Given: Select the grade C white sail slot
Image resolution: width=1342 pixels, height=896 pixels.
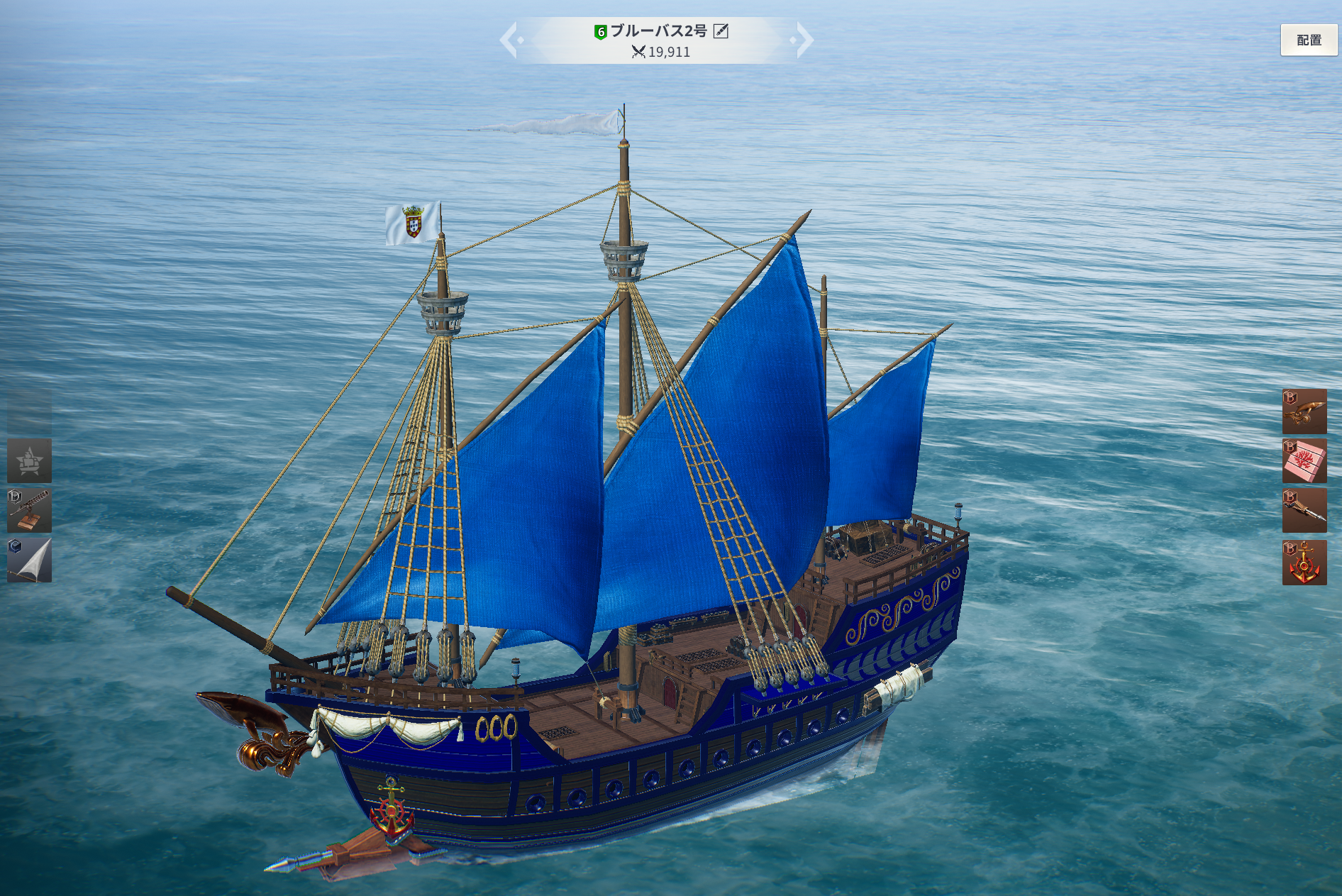Looking at the screenshot, I should pyautogui.click(x=29, y=560).
